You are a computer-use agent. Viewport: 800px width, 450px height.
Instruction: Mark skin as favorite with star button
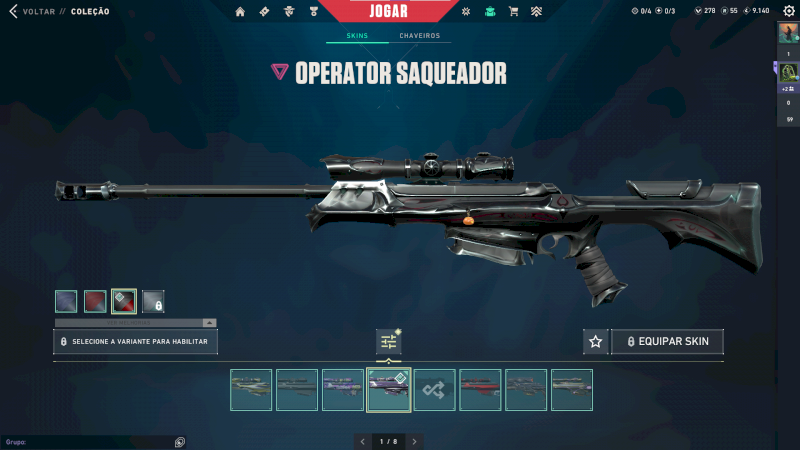(x=596, y=342)
